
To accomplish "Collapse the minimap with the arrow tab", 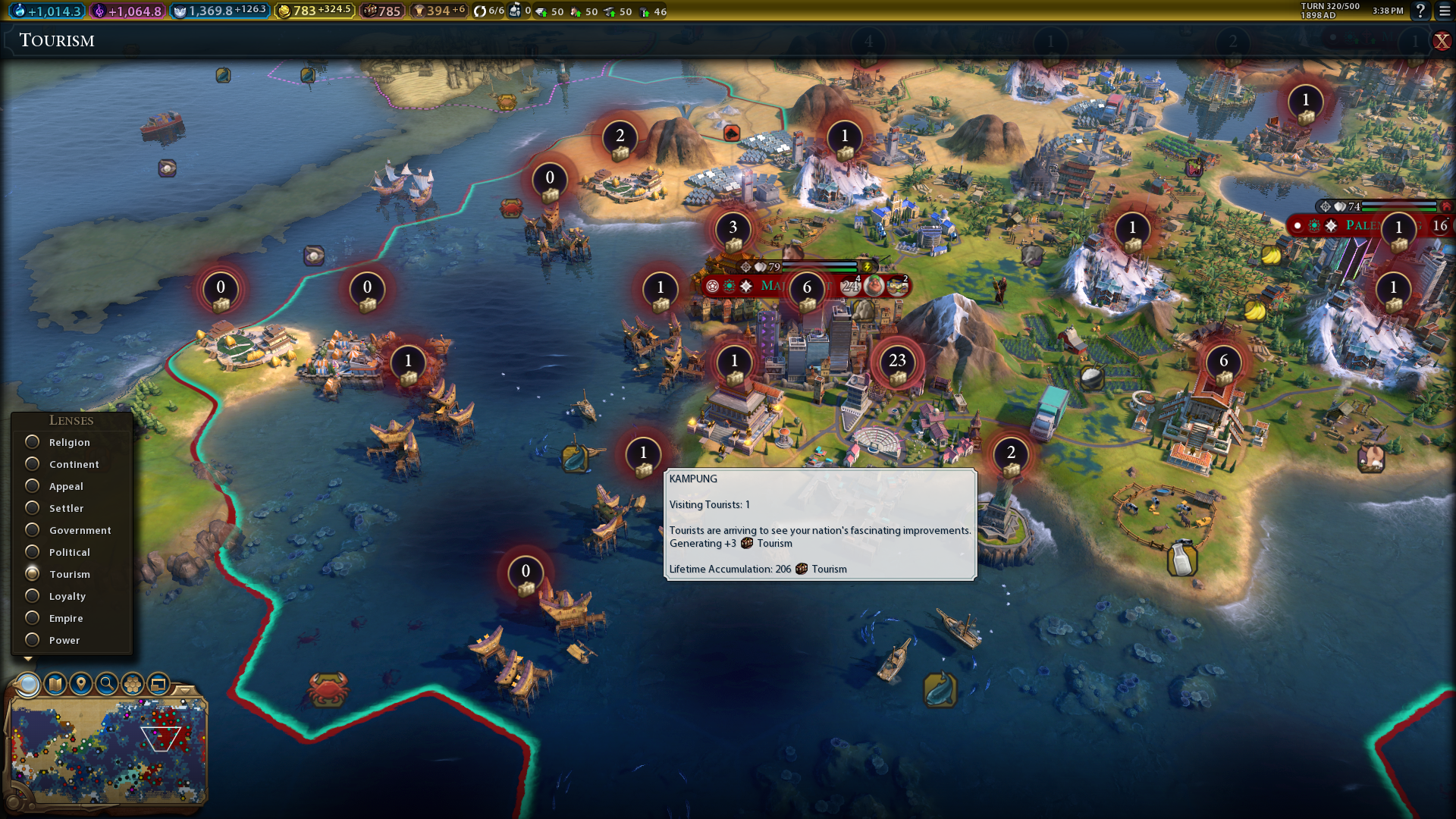I will (x=184, y=689).
